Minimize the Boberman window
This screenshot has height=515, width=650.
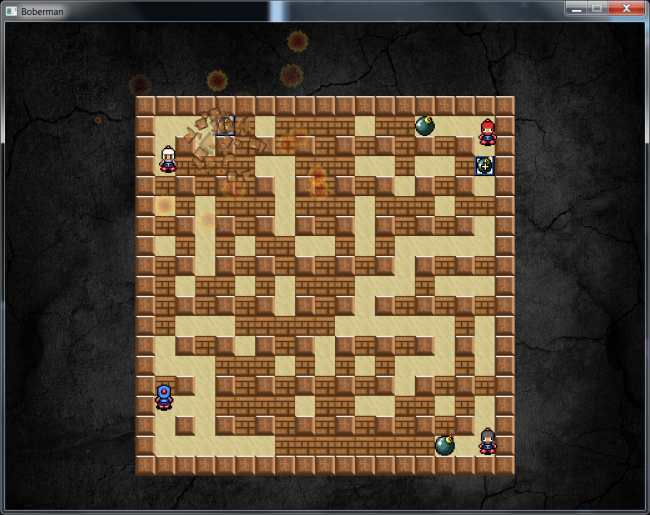[x=575, y=8]
